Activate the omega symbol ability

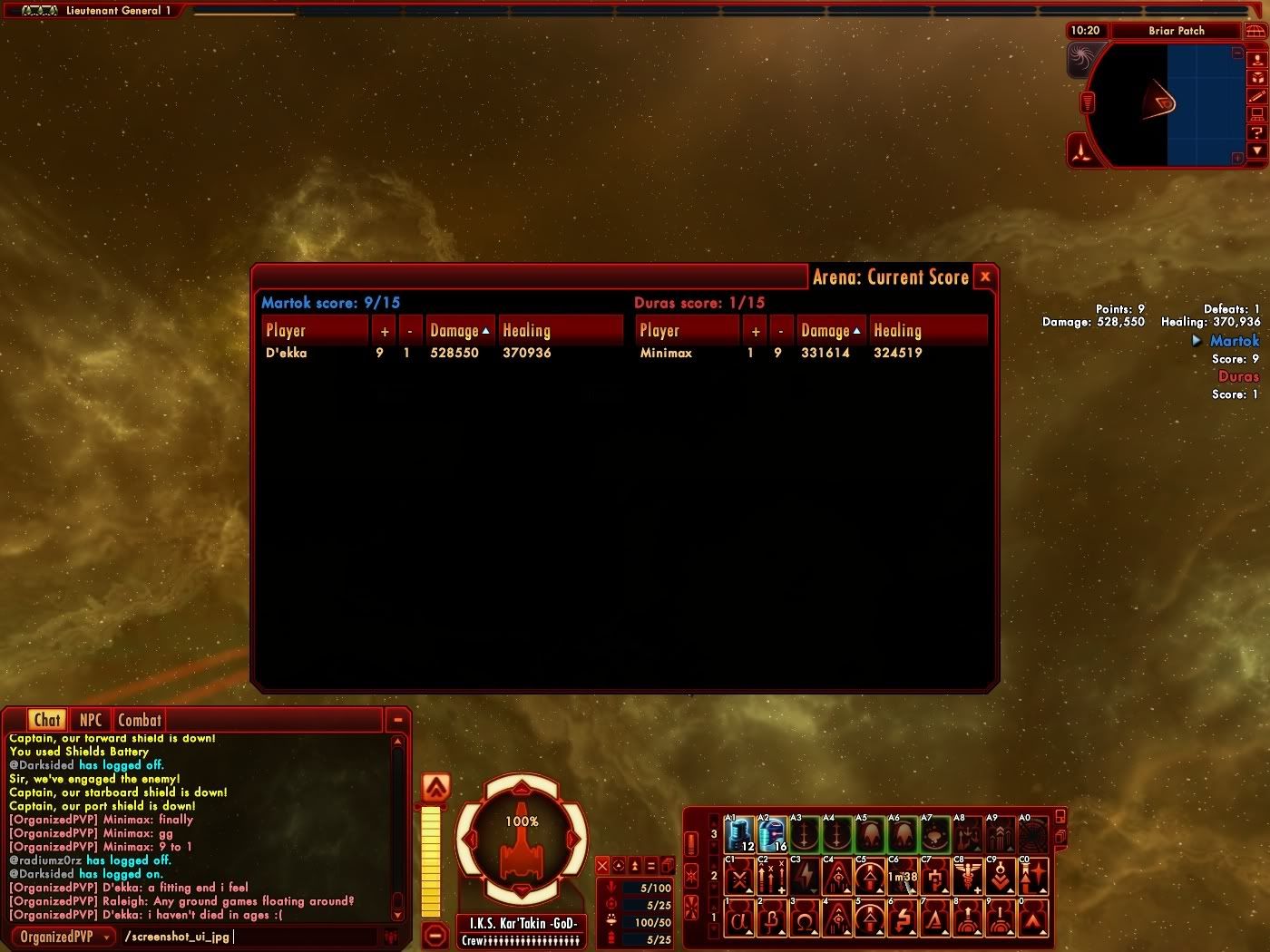tap(805, 920)
